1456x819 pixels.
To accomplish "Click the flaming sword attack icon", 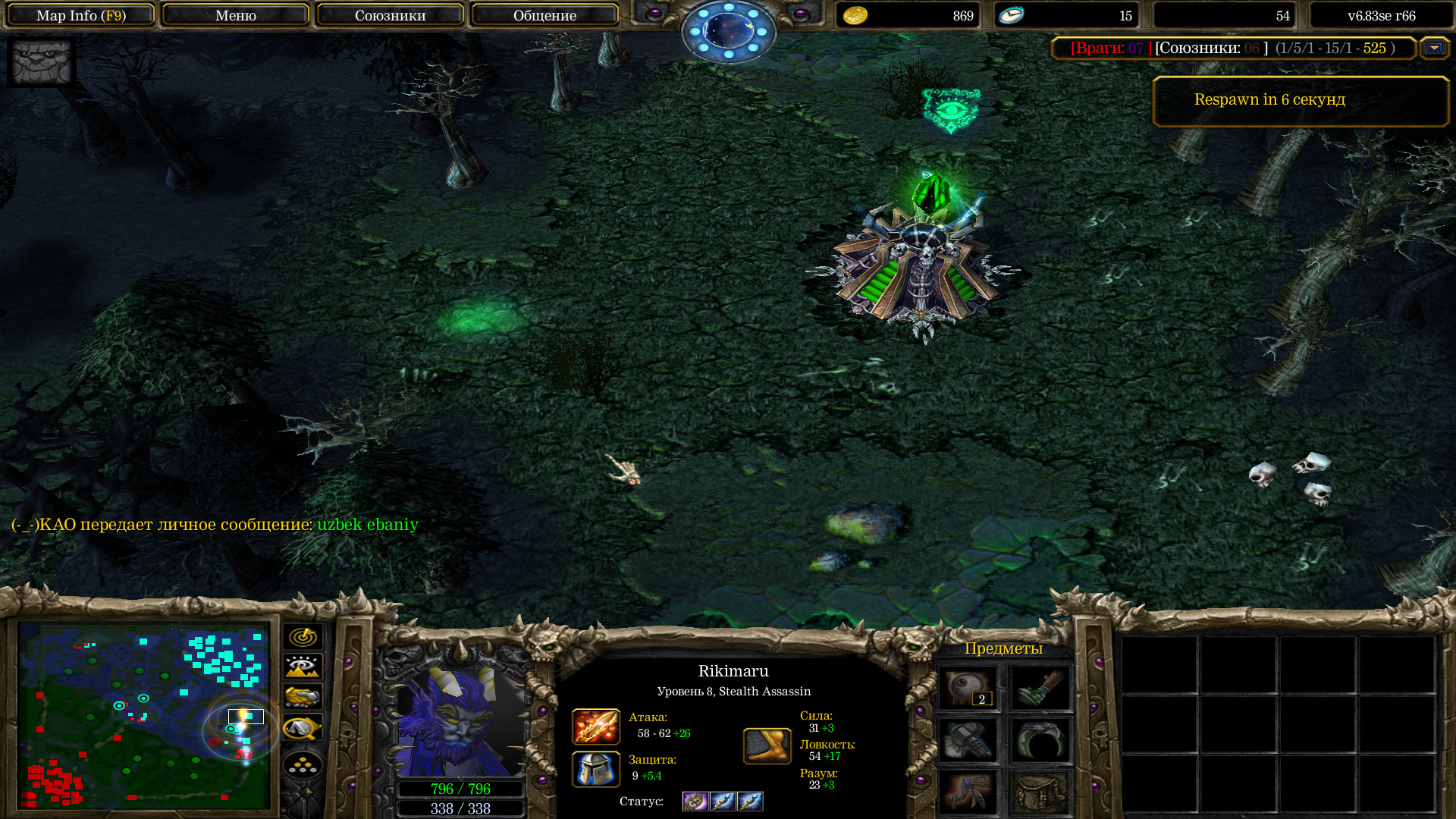I will (595, 726).
